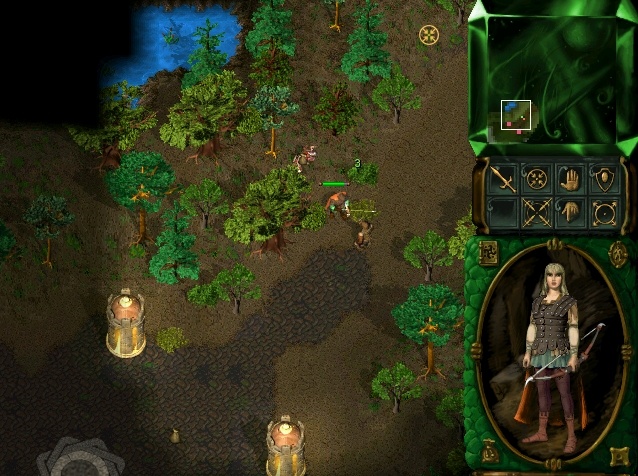This screenshot has height=476, width=638.
Task: Activate the inward arrows gather command
Action: click(x=537, y=179)
